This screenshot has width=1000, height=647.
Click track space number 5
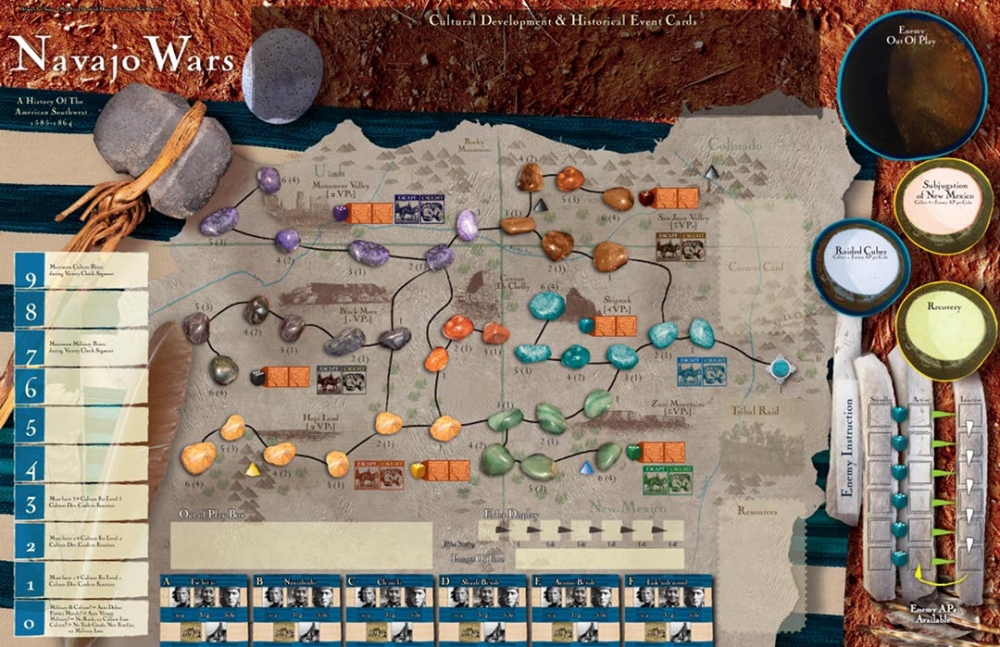pyautogui.click(x=82, y=427)
